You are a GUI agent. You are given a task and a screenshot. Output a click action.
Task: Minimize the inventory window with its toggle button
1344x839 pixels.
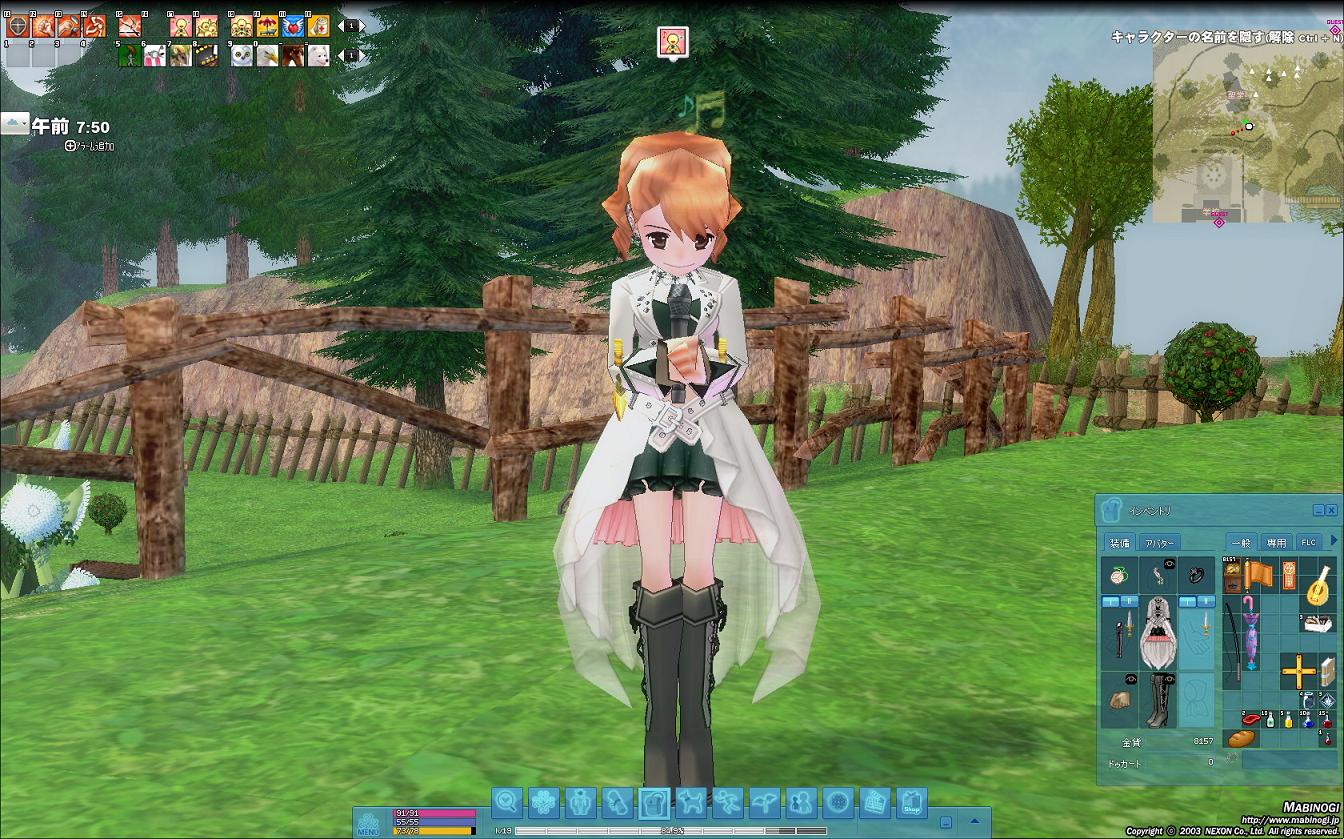tap(1318, 510)
